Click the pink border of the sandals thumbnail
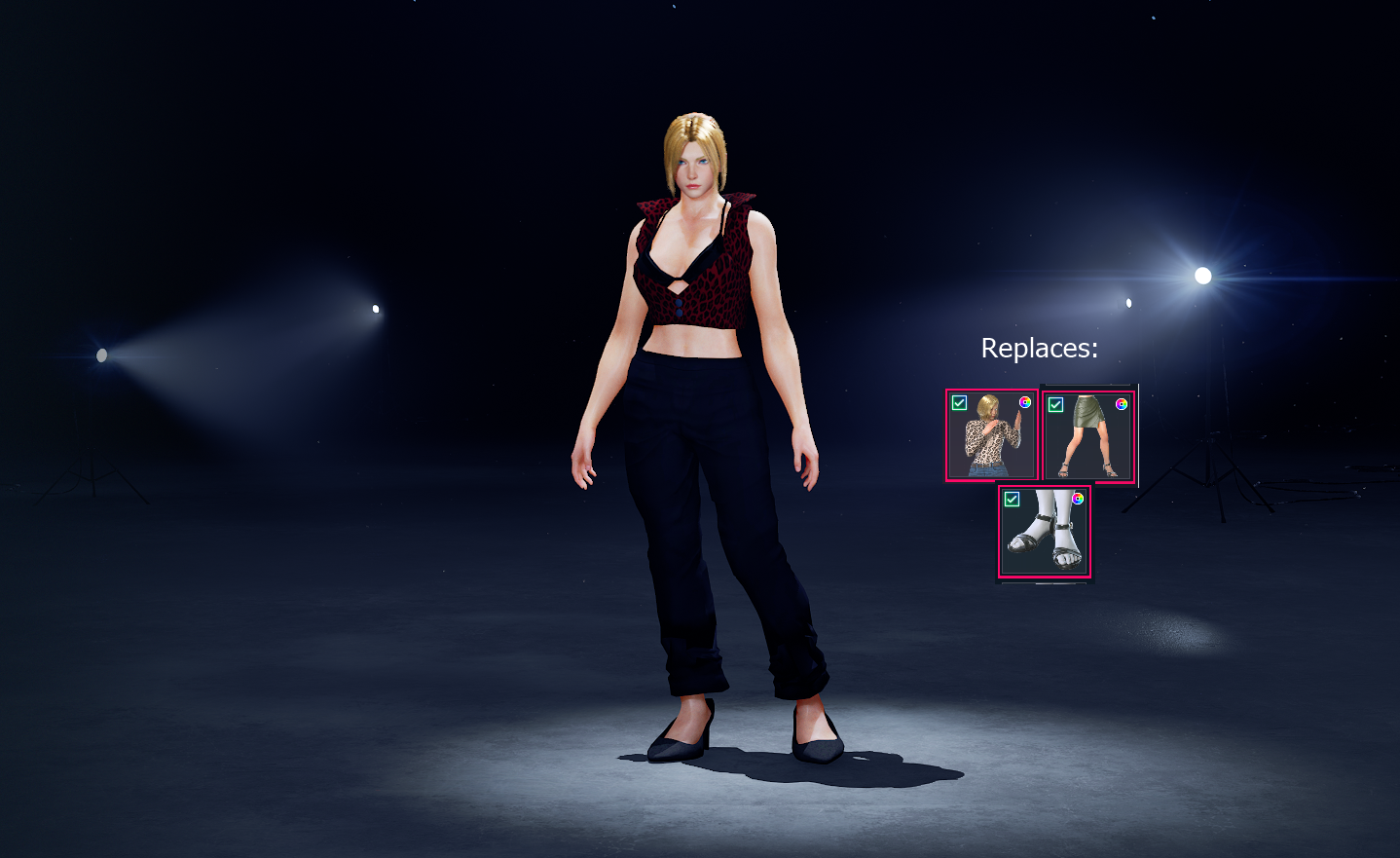Viewport: 1400px width, 858px height. coord(1001,531)
